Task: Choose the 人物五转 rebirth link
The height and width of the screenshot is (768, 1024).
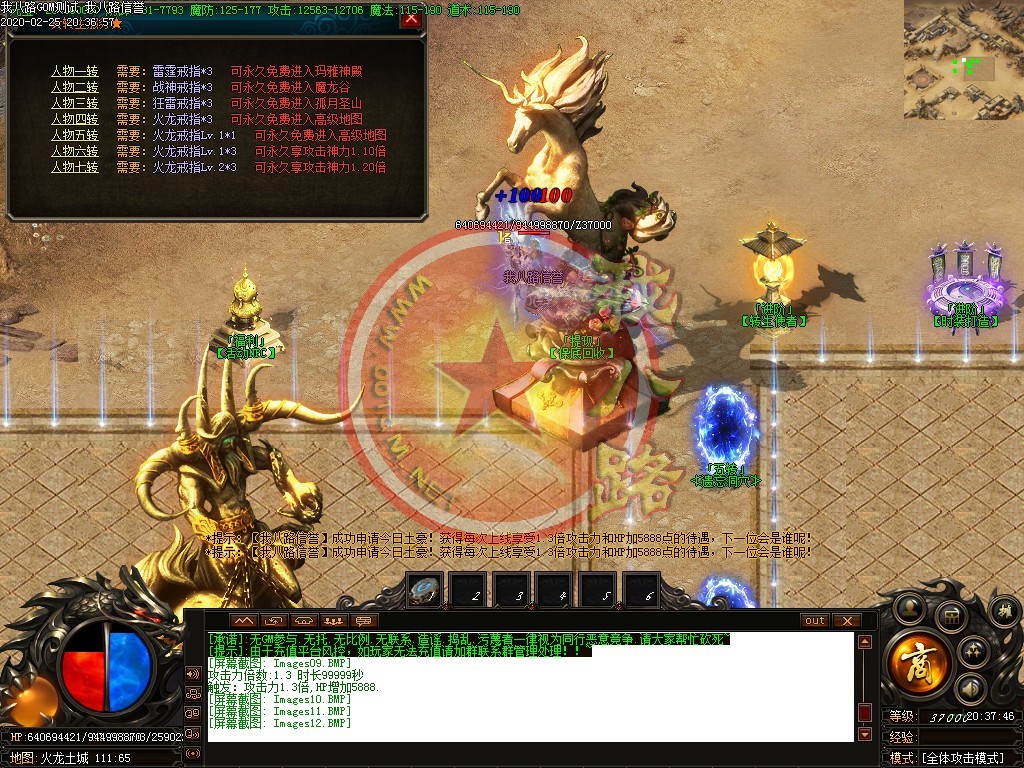Action: (x=75, y=135)
